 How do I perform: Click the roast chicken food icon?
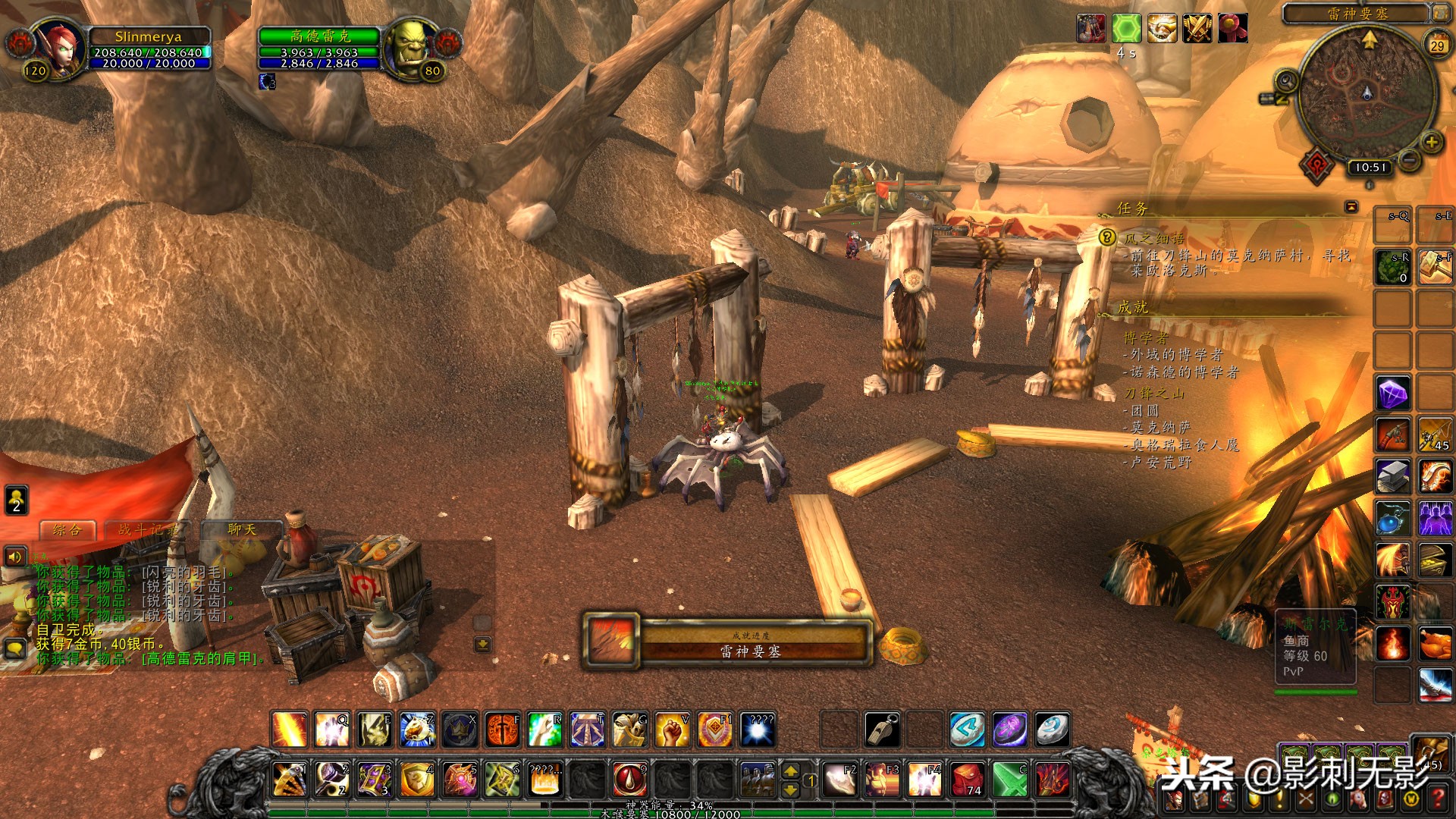pos(1435,643)
